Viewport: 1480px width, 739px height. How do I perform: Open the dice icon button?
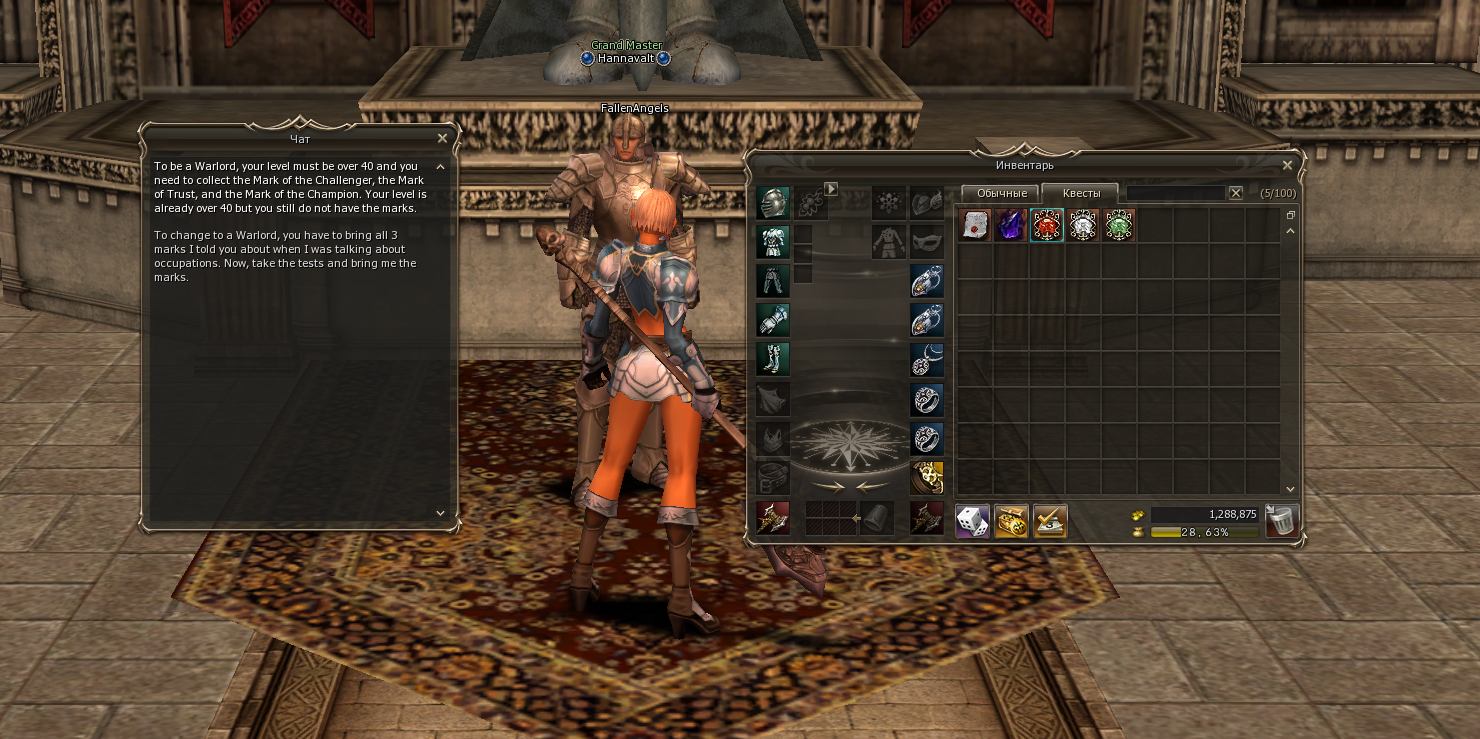972,521
